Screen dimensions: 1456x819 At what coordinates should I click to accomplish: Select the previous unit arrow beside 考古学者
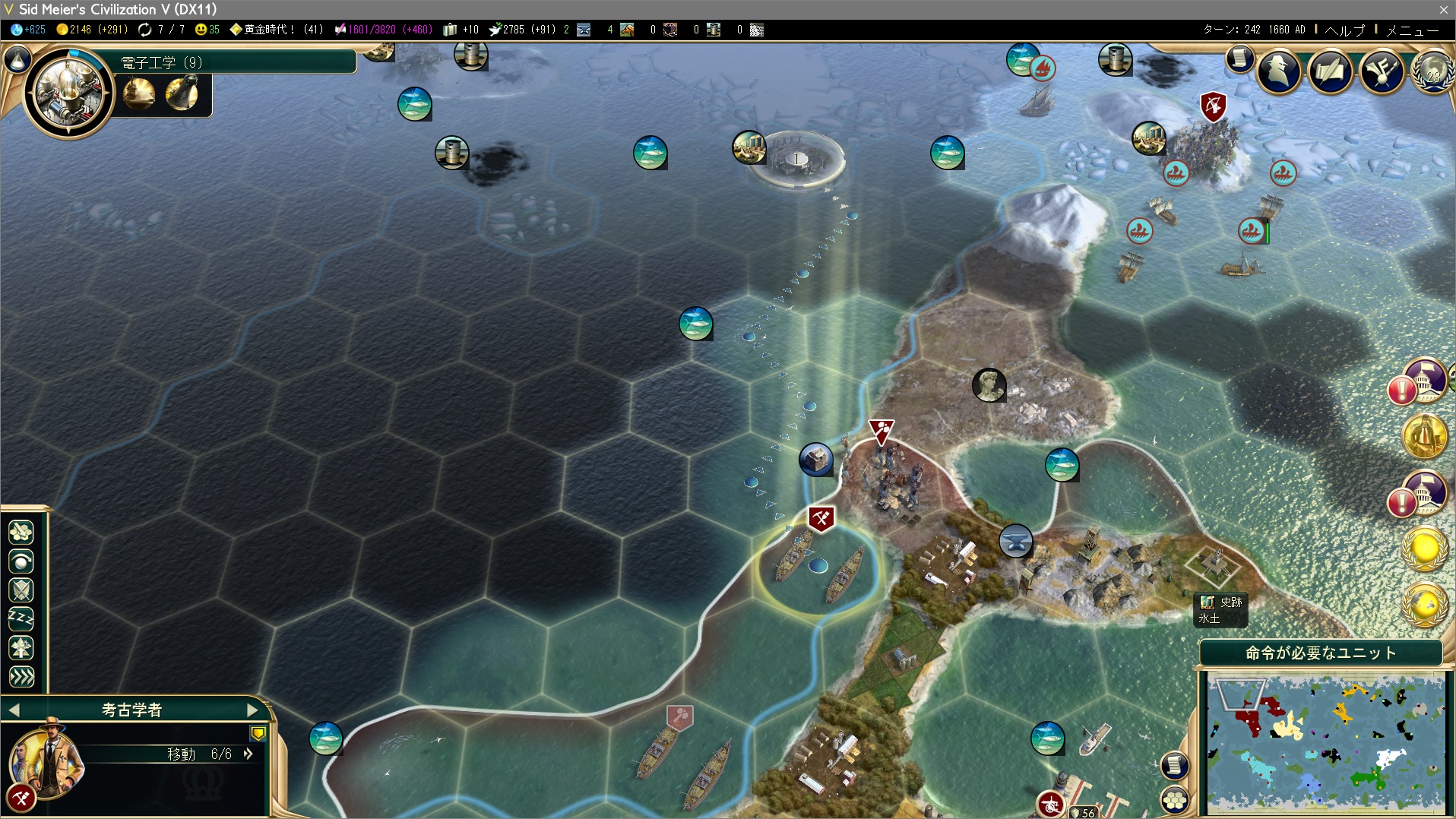point(14,710)
